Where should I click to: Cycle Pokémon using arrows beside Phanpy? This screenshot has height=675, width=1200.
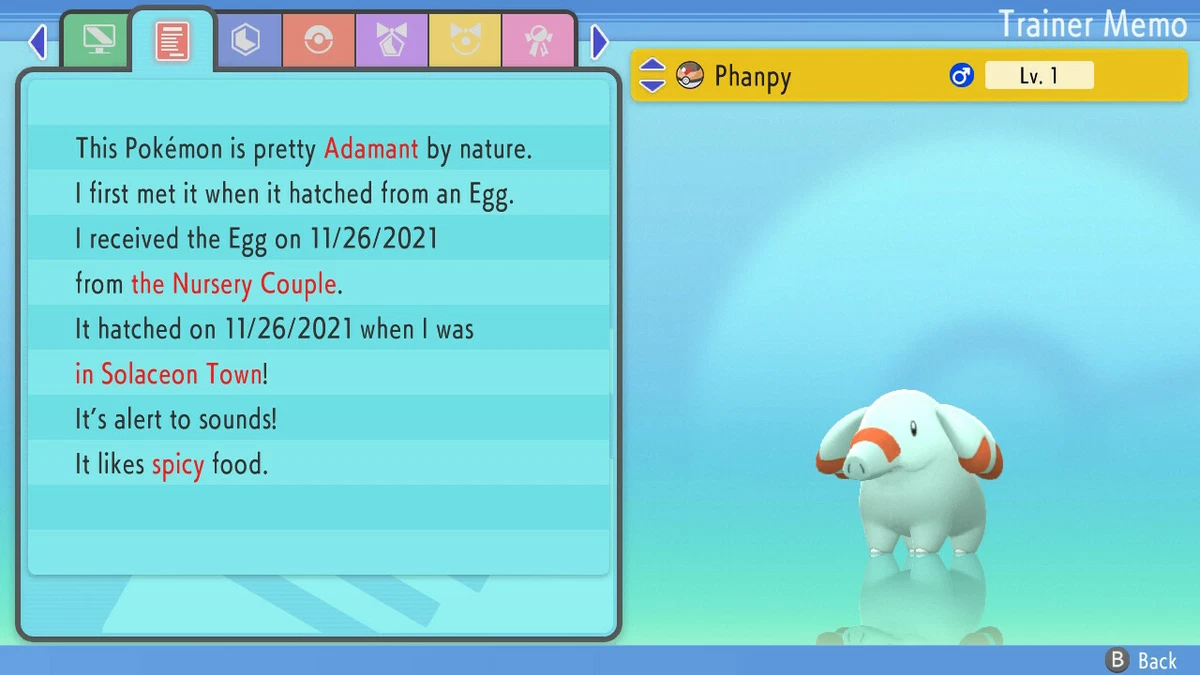[652, 75]
